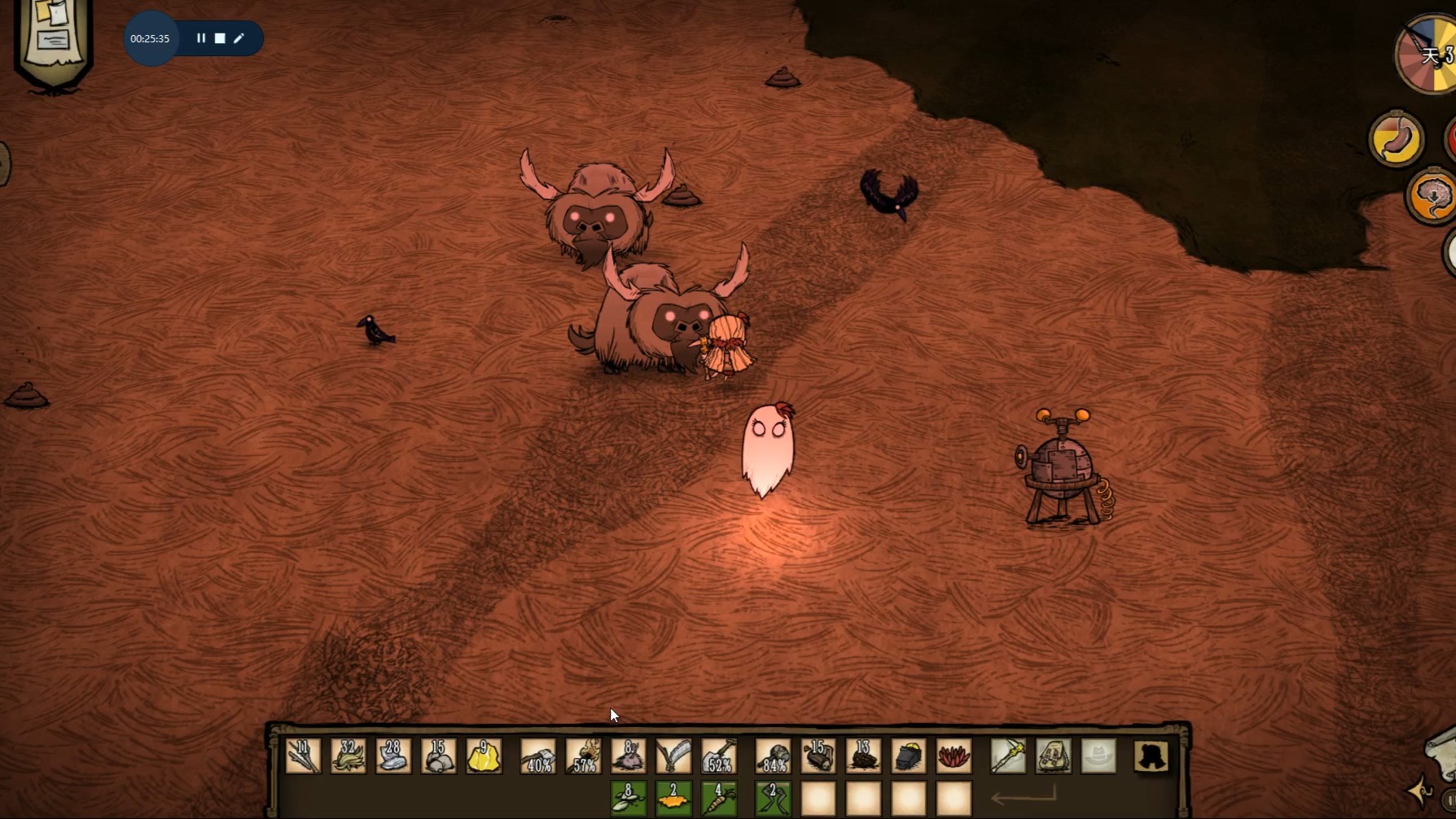This screenshot has height=819, width=1456.
Task: Select the twigs stack slot
Action: coord(303,756)
